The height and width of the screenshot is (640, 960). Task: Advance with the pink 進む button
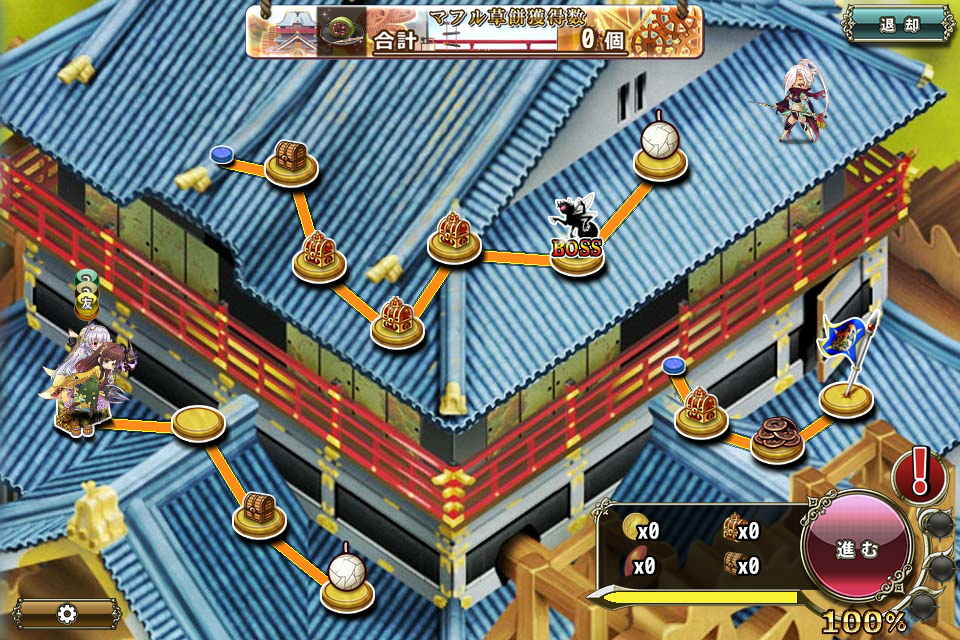point(856,549)
